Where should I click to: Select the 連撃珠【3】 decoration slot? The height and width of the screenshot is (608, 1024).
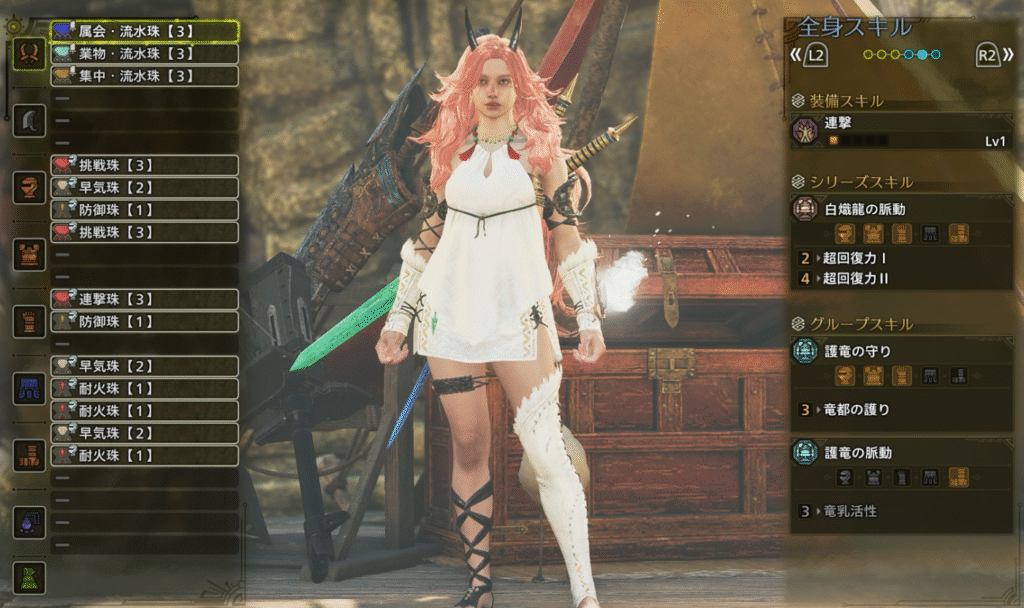[x=145, y=299]
